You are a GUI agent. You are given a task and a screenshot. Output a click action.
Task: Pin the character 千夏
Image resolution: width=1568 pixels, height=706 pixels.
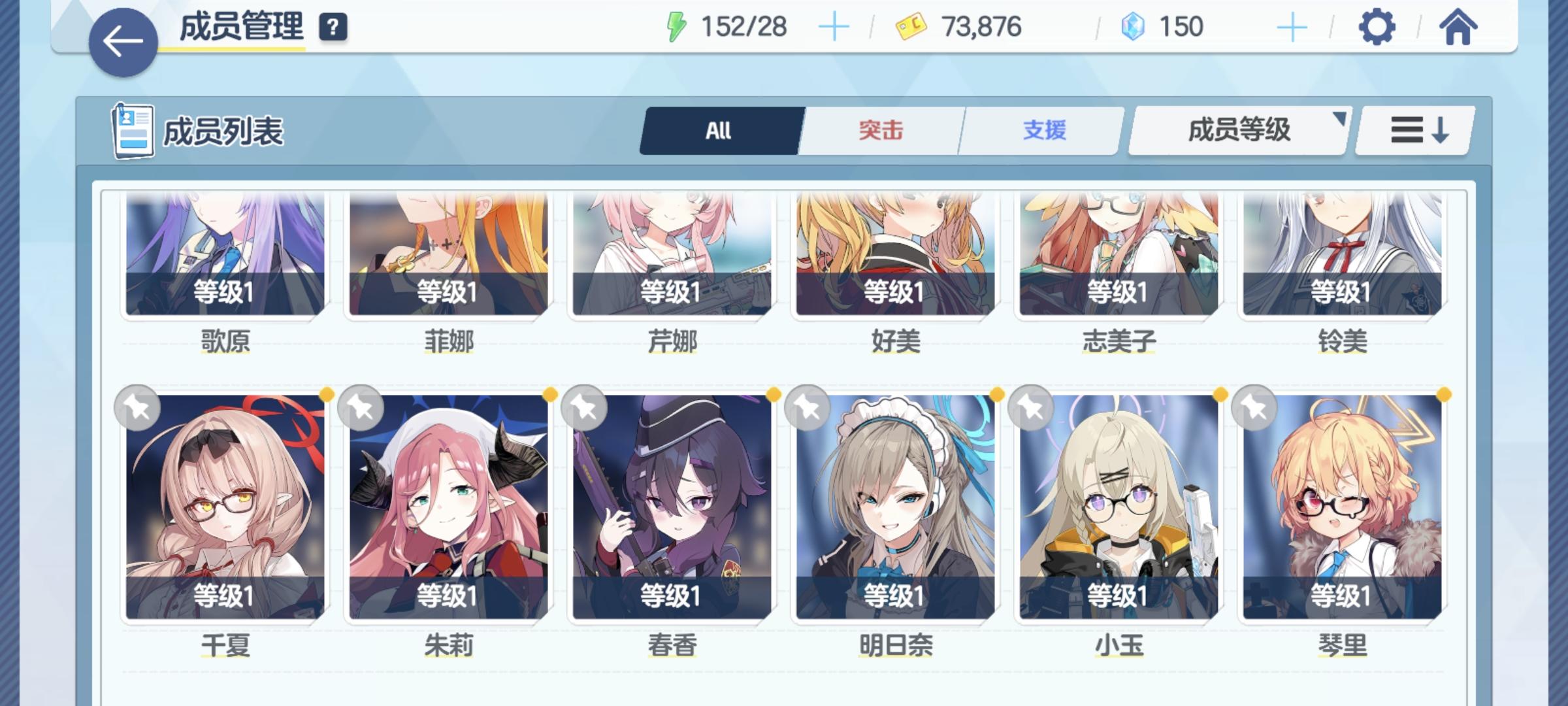pyautogui.click(x=137, y=407)
